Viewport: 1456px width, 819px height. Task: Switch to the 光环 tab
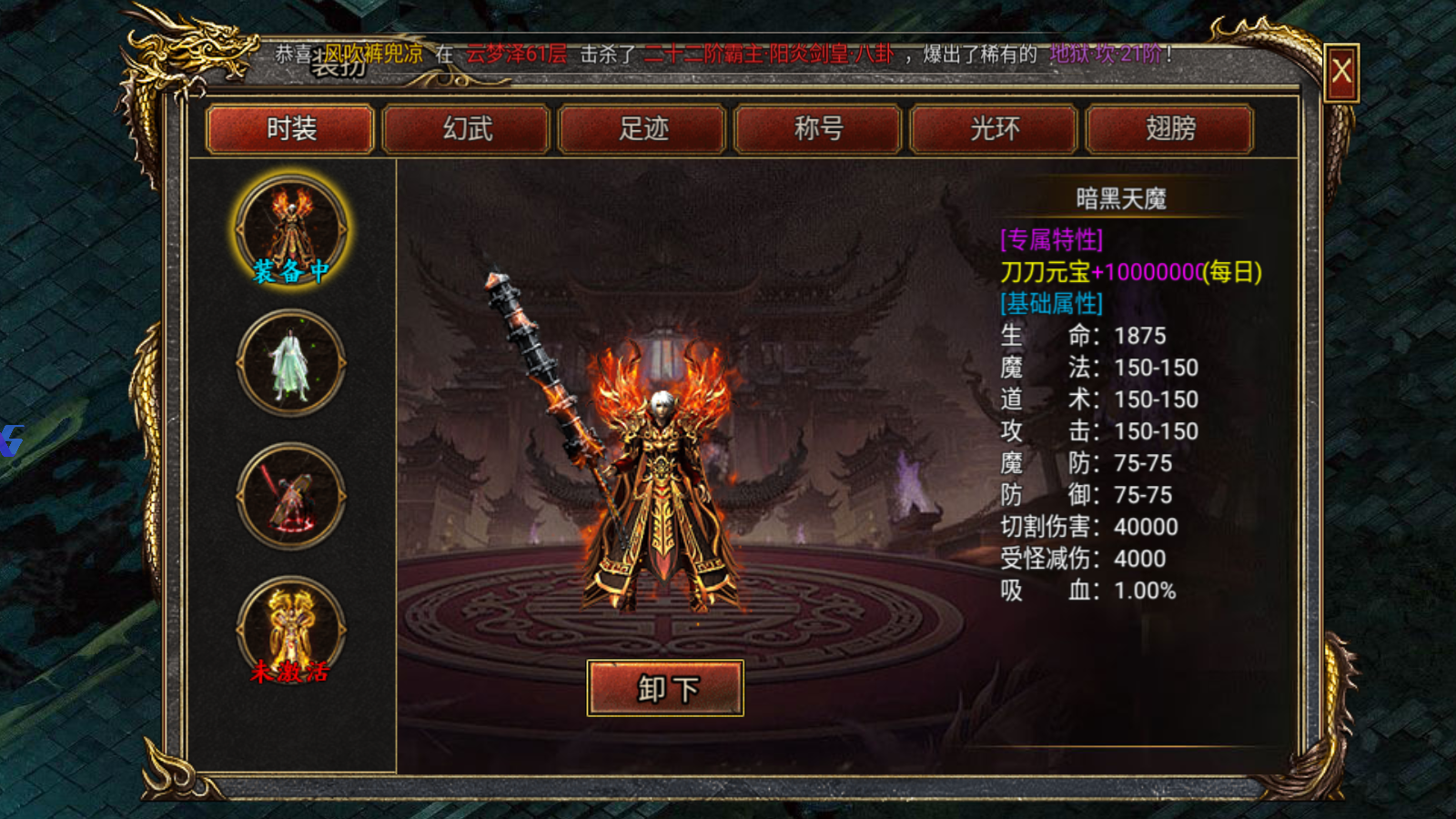[995, 129]
